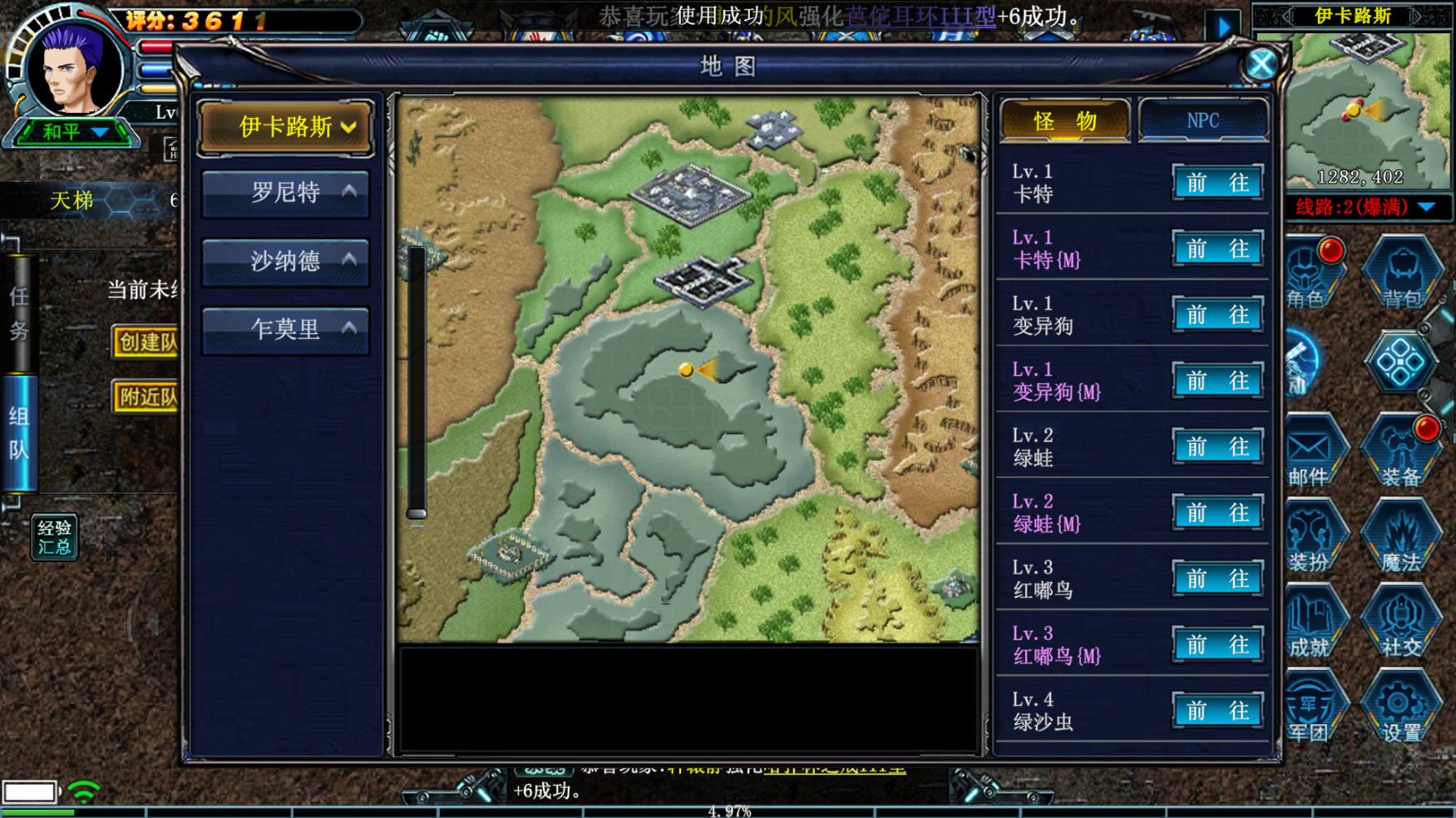Go to the Lv.1 卡特 monster
Screen dimensions: 1456x818
pyautogui.click(x=1217, y=183)
